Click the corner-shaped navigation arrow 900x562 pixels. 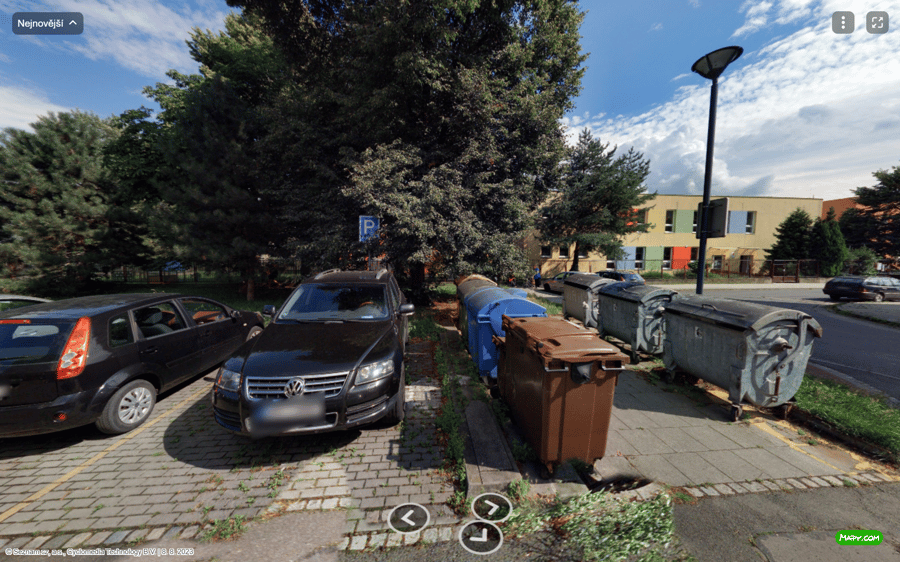point(480,537)
